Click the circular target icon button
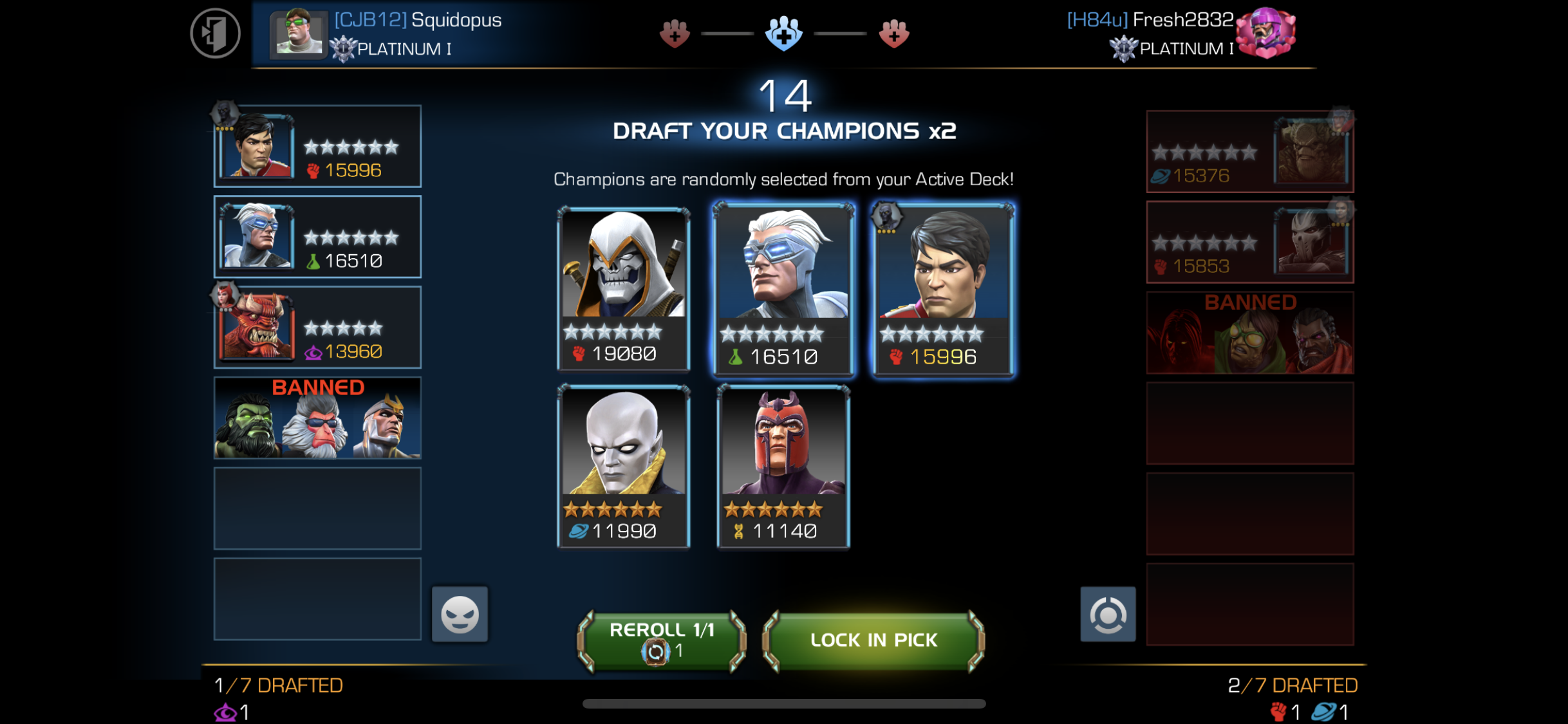 (x=1108, y=614)
